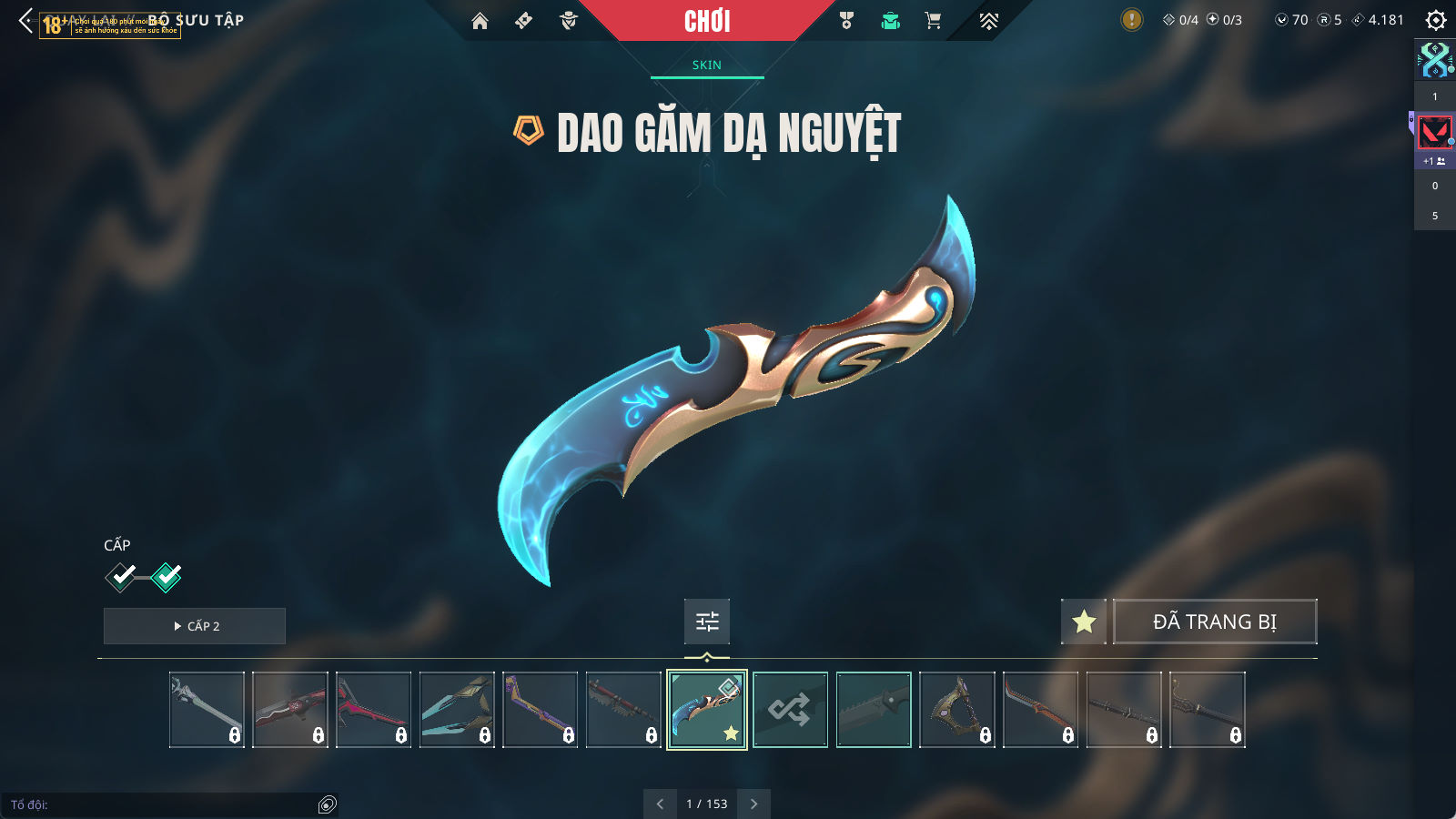Image resolution: width=1456 pixels, height=819 pixels.
Task: Open the store cart icon
Action: point(933,21)
